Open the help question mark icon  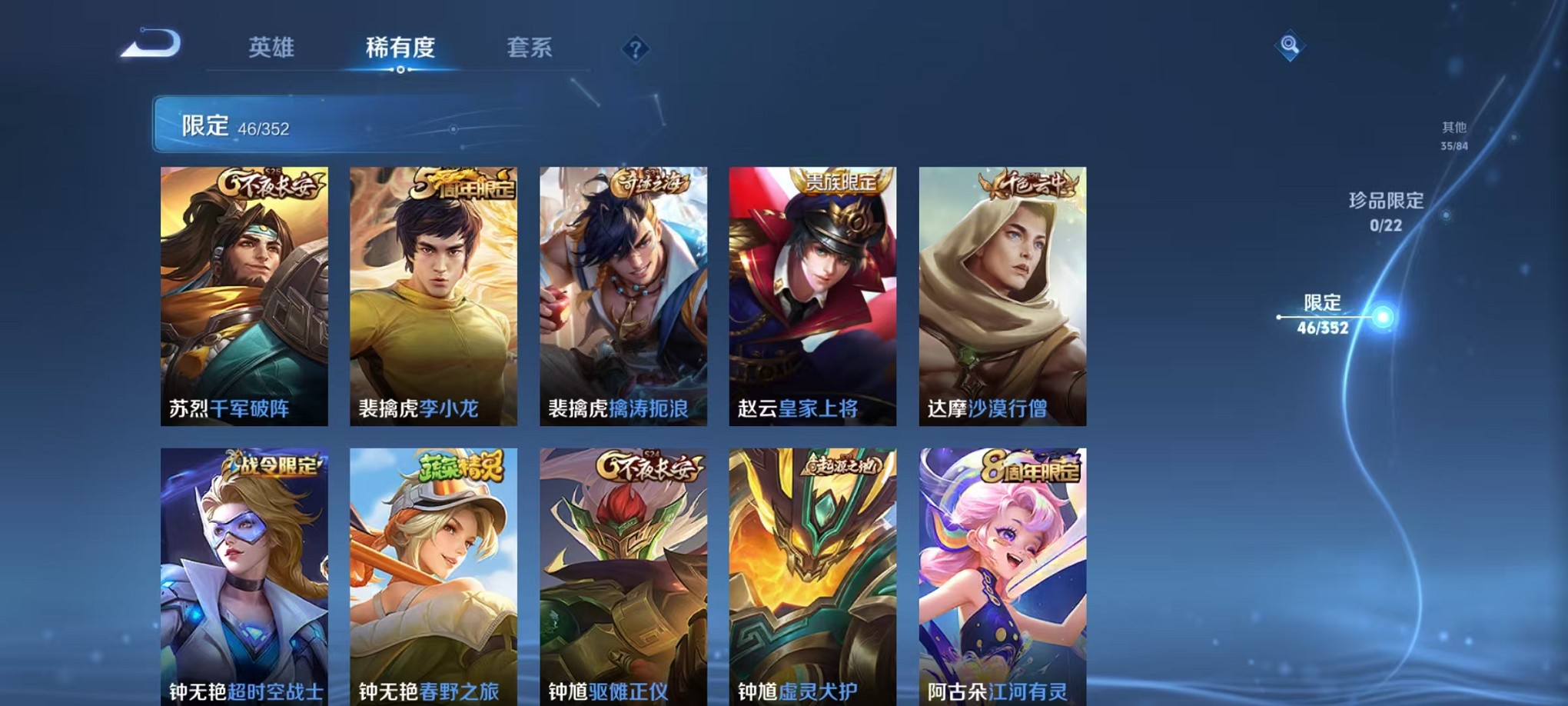(635, 50)
